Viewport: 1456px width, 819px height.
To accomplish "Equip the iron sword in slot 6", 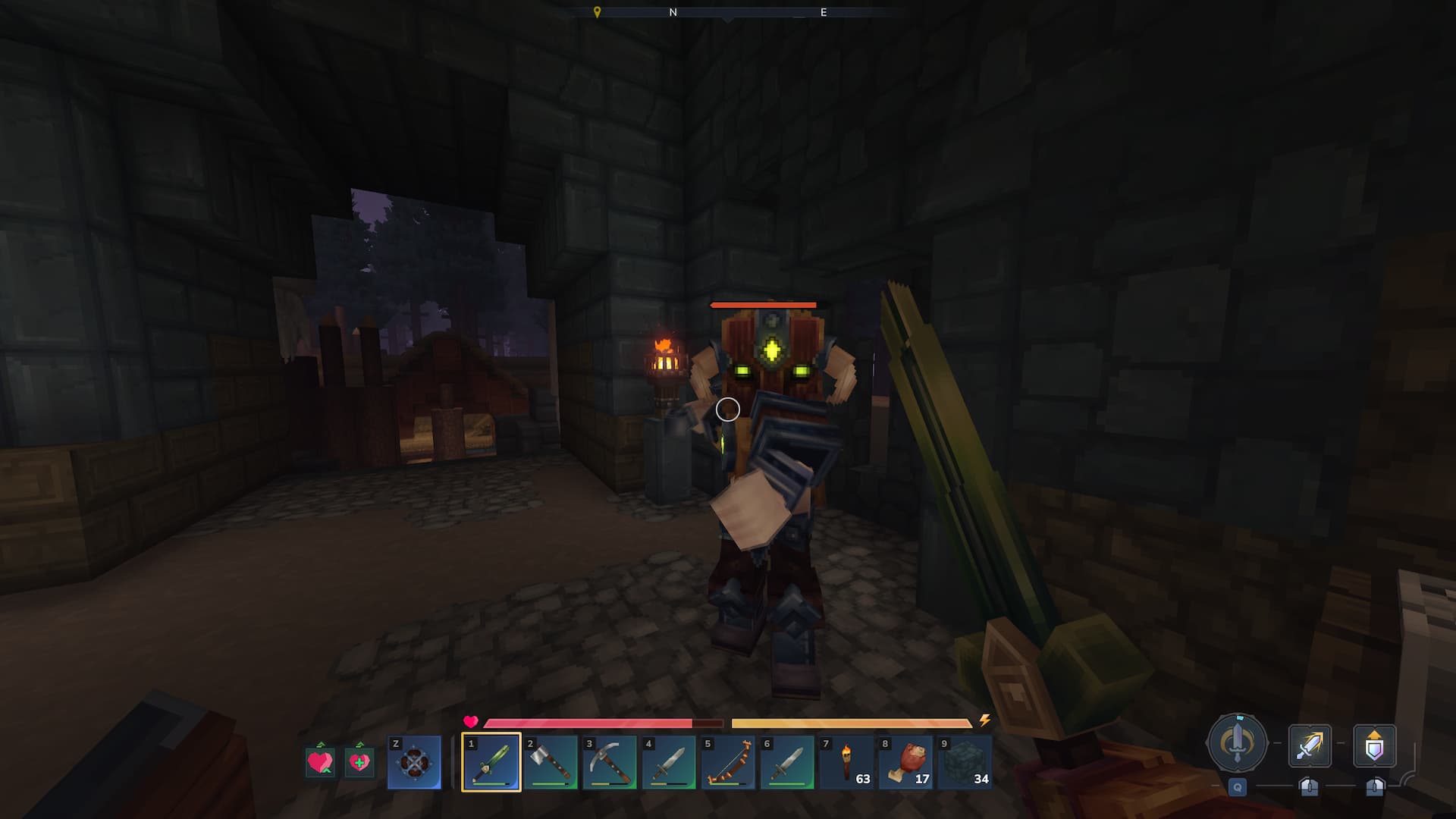I will (x=786, y=762).
